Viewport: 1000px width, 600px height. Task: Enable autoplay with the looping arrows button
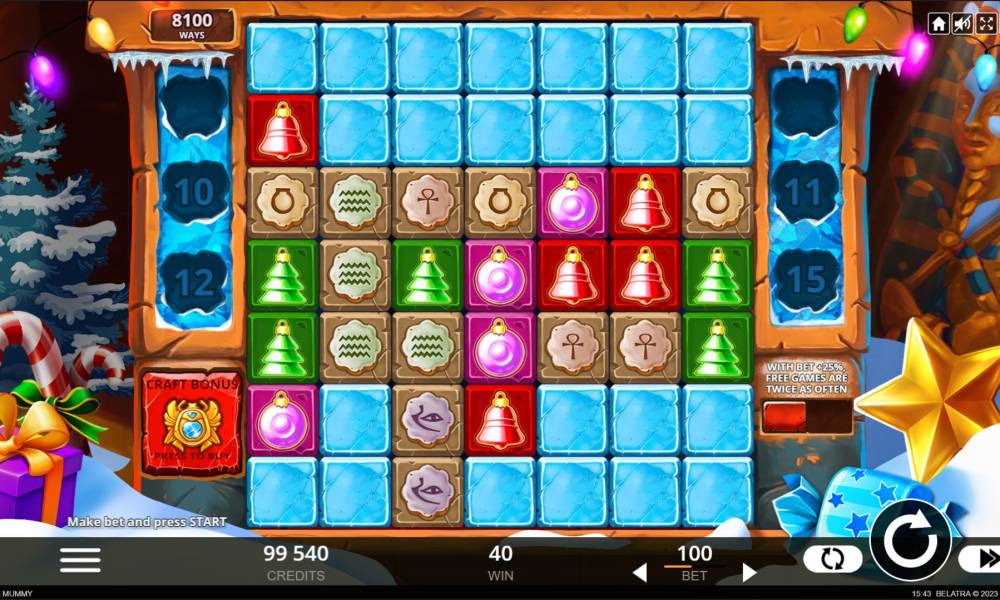point(832,559)
